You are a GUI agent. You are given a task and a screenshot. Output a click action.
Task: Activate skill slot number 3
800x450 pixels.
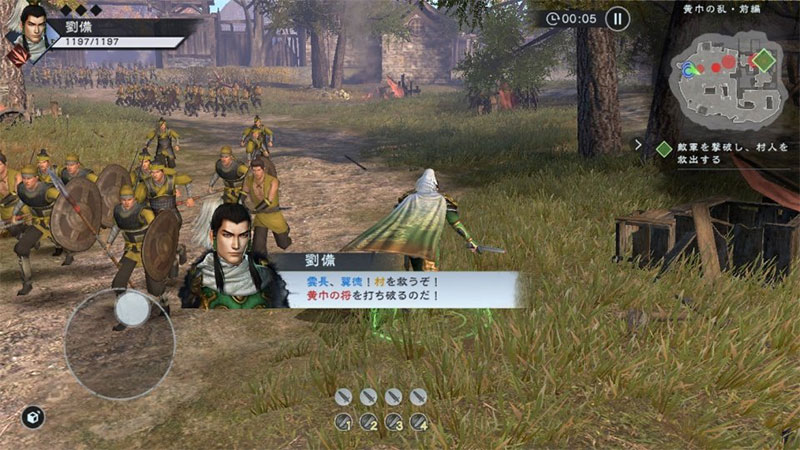pos(393,422)
